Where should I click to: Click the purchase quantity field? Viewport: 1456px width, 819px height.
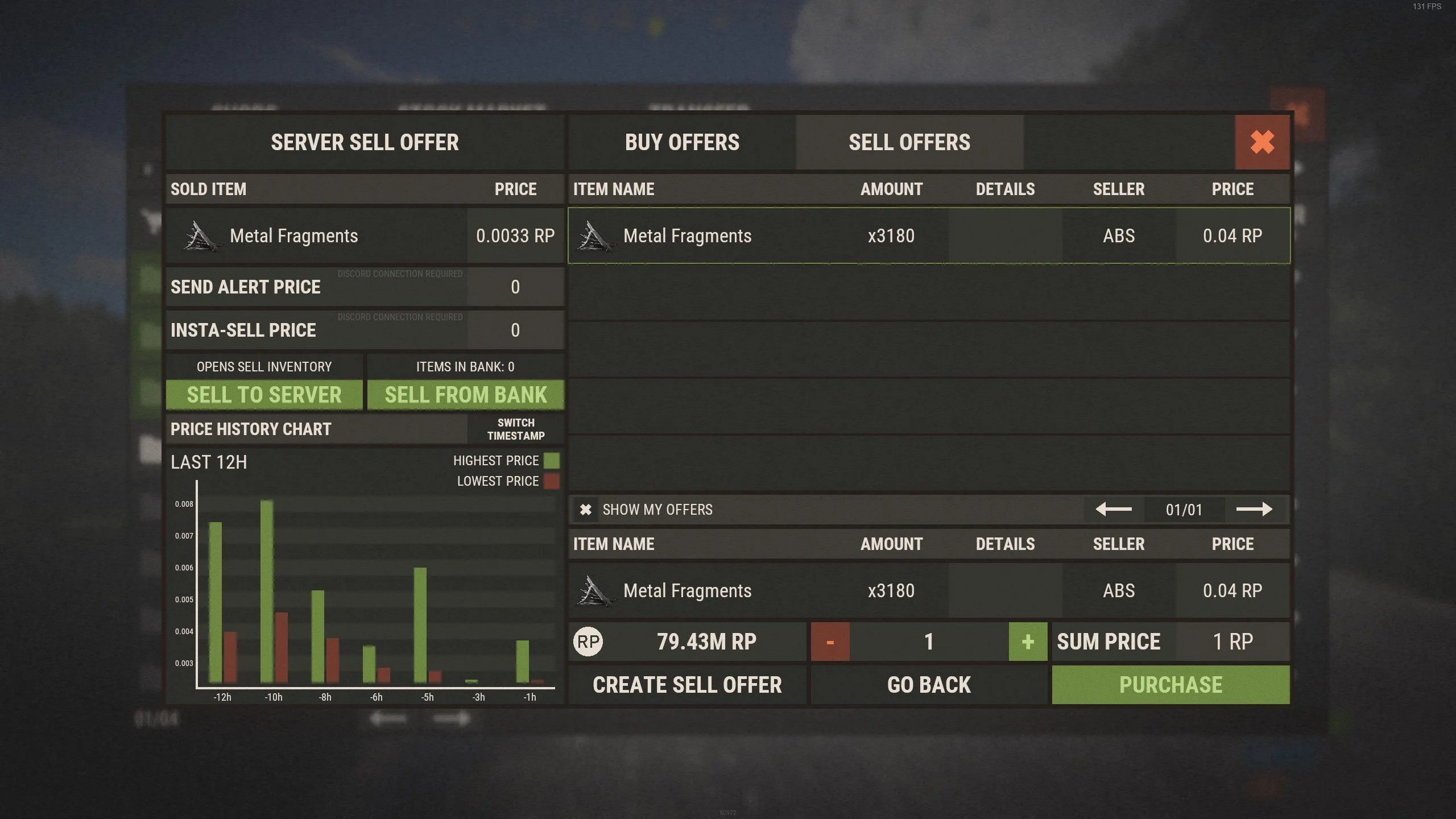pyautogui.click(x=929, y=642)
